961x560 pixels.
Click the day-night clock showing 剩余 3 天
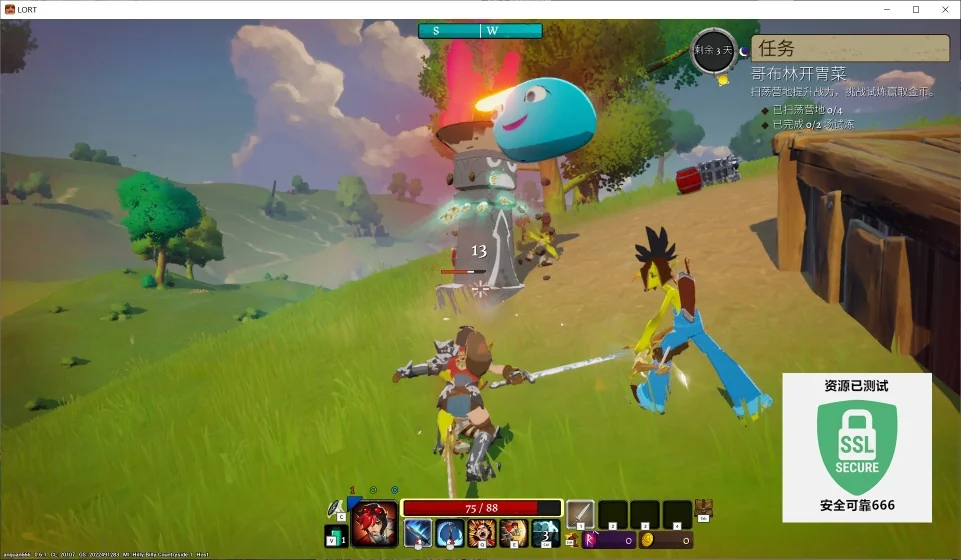(x=714, y=50)
